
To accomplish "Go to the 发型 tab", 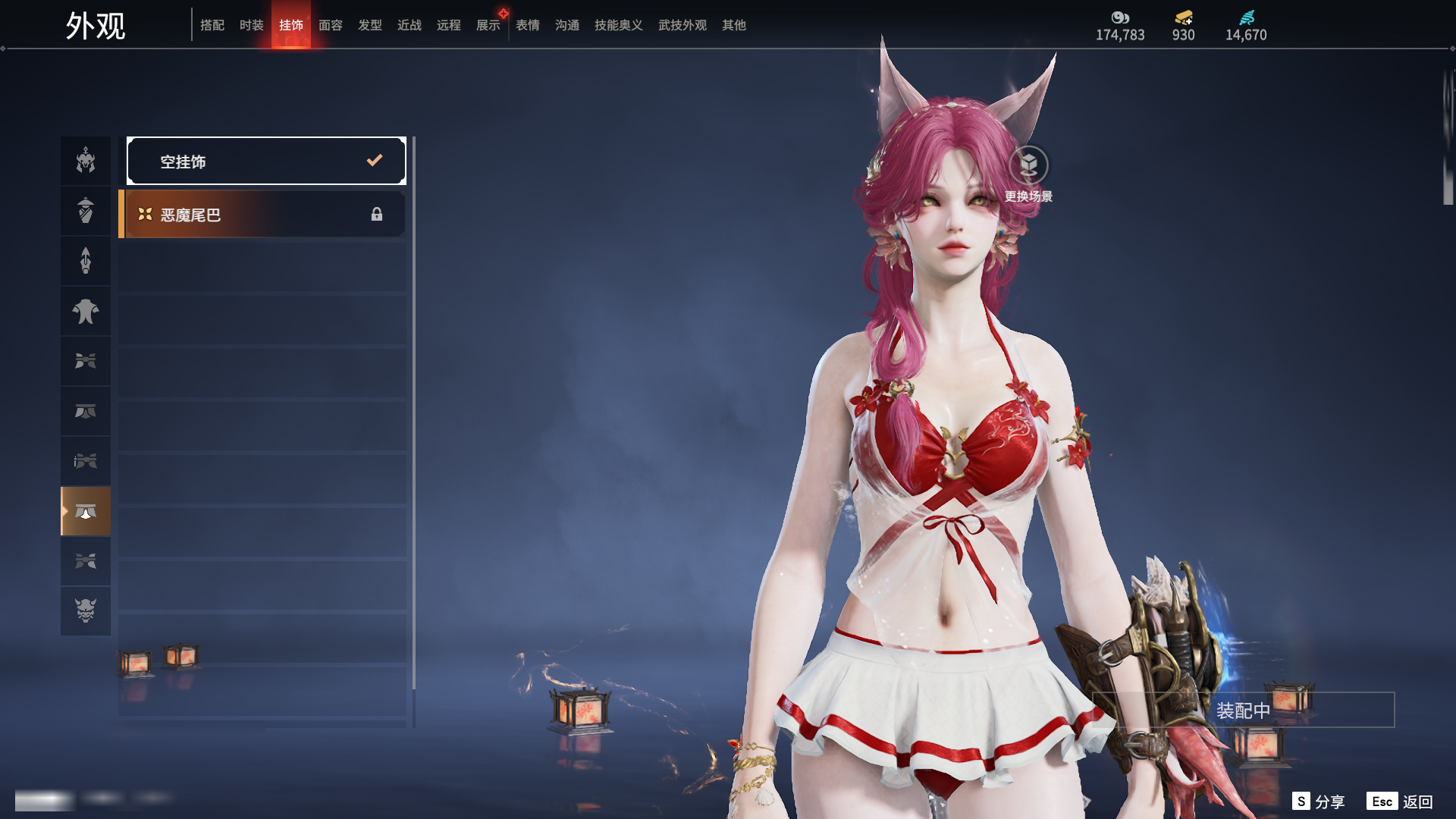I will [370, 25].
